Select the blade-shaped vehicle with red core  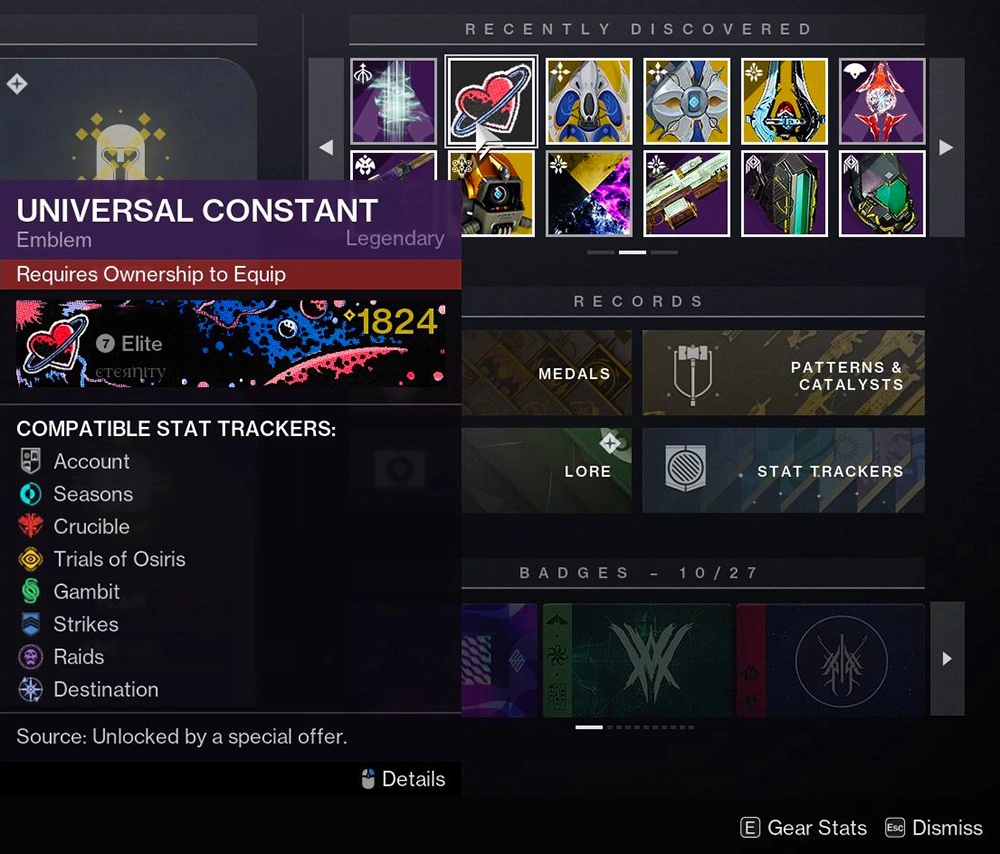(784, 101)
